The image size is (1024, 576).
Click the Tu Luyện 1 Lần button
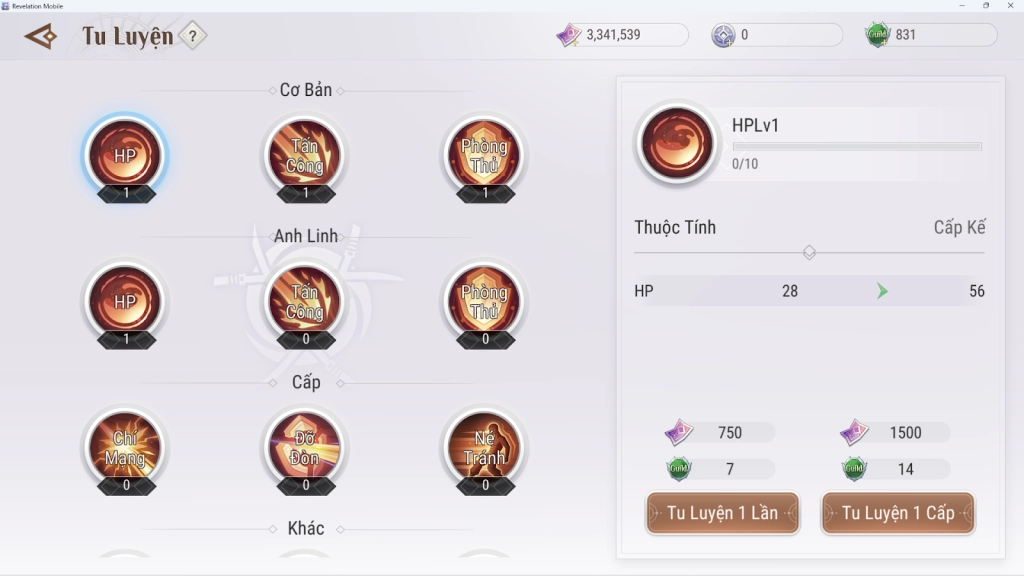[x=722, y=513]
